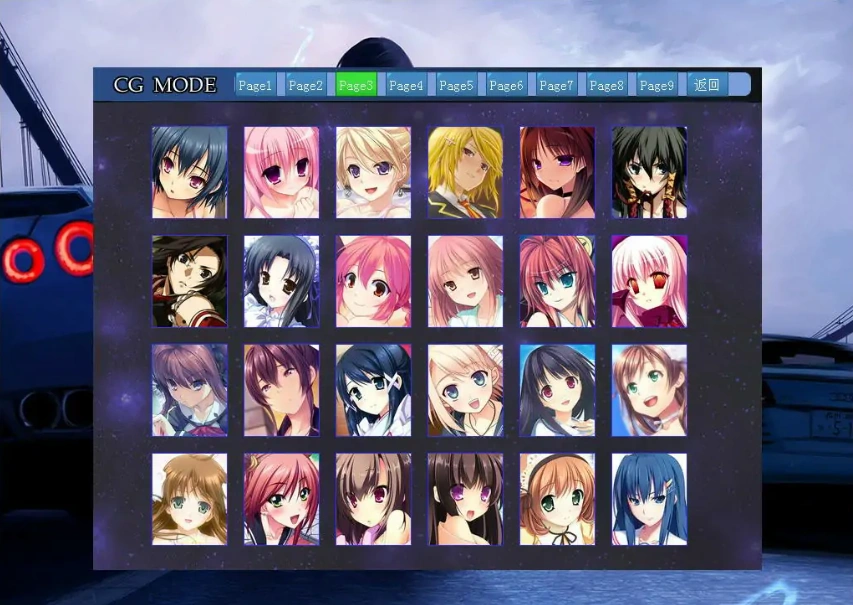
Task: Switch to the Page1 tab
Action: (255, 85)
